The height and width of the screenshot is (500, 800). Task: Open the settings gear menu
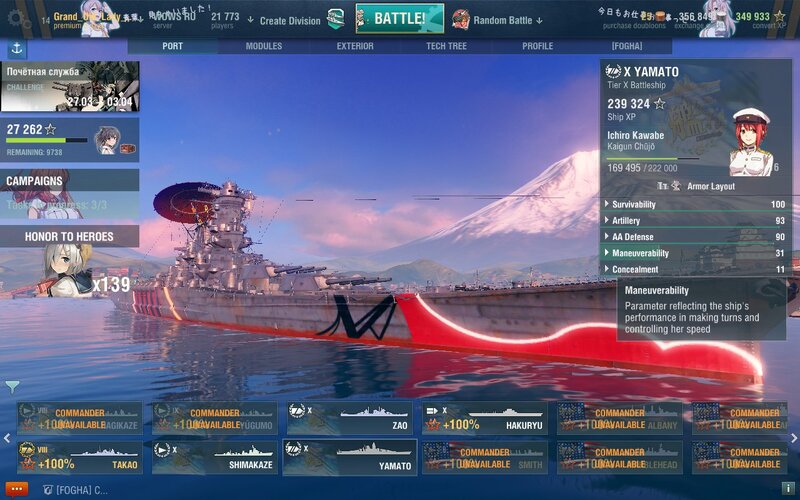pos(15,17)
